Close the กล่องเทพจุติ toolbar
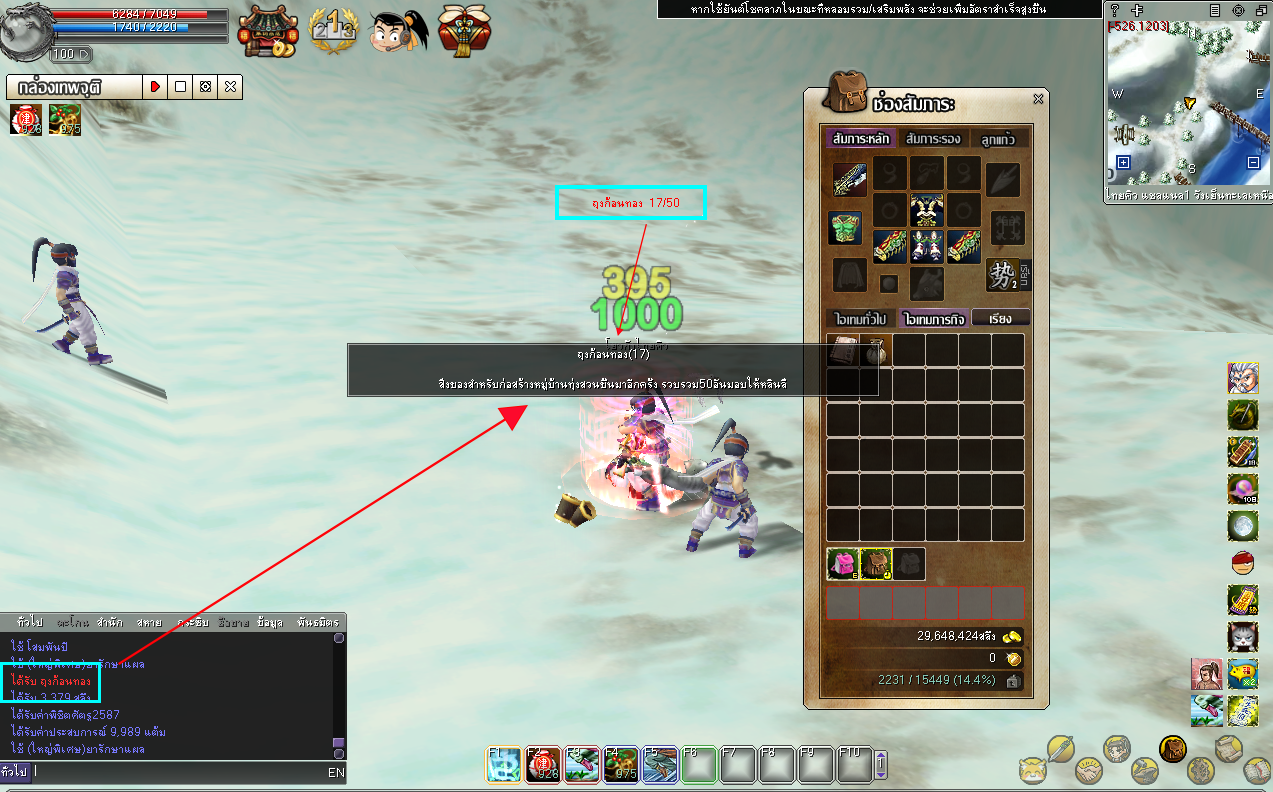The image size is (1273, 792). (231, 87)
